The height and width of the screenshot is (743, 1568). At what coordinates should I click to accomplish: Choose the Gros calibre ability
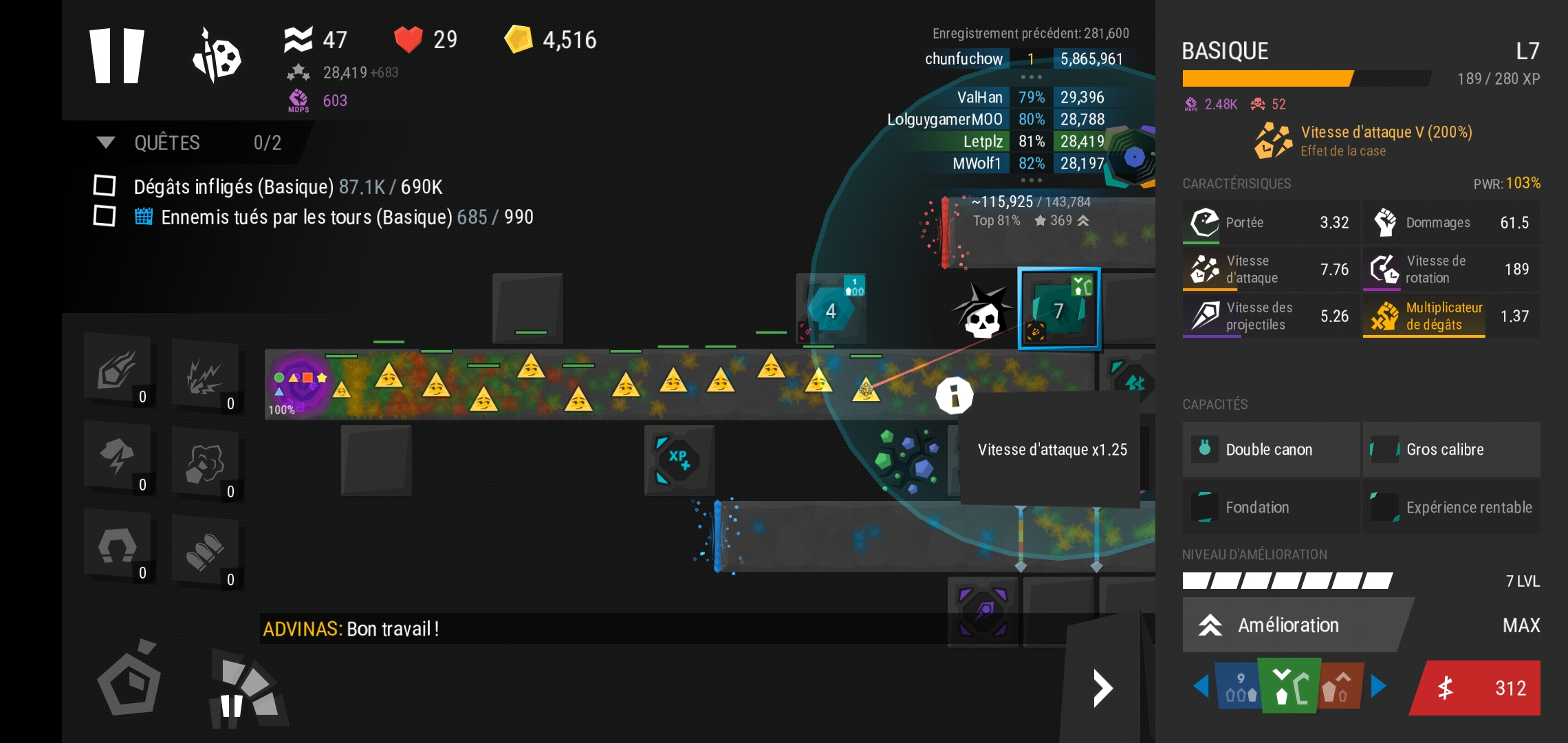click(1451, 449)
